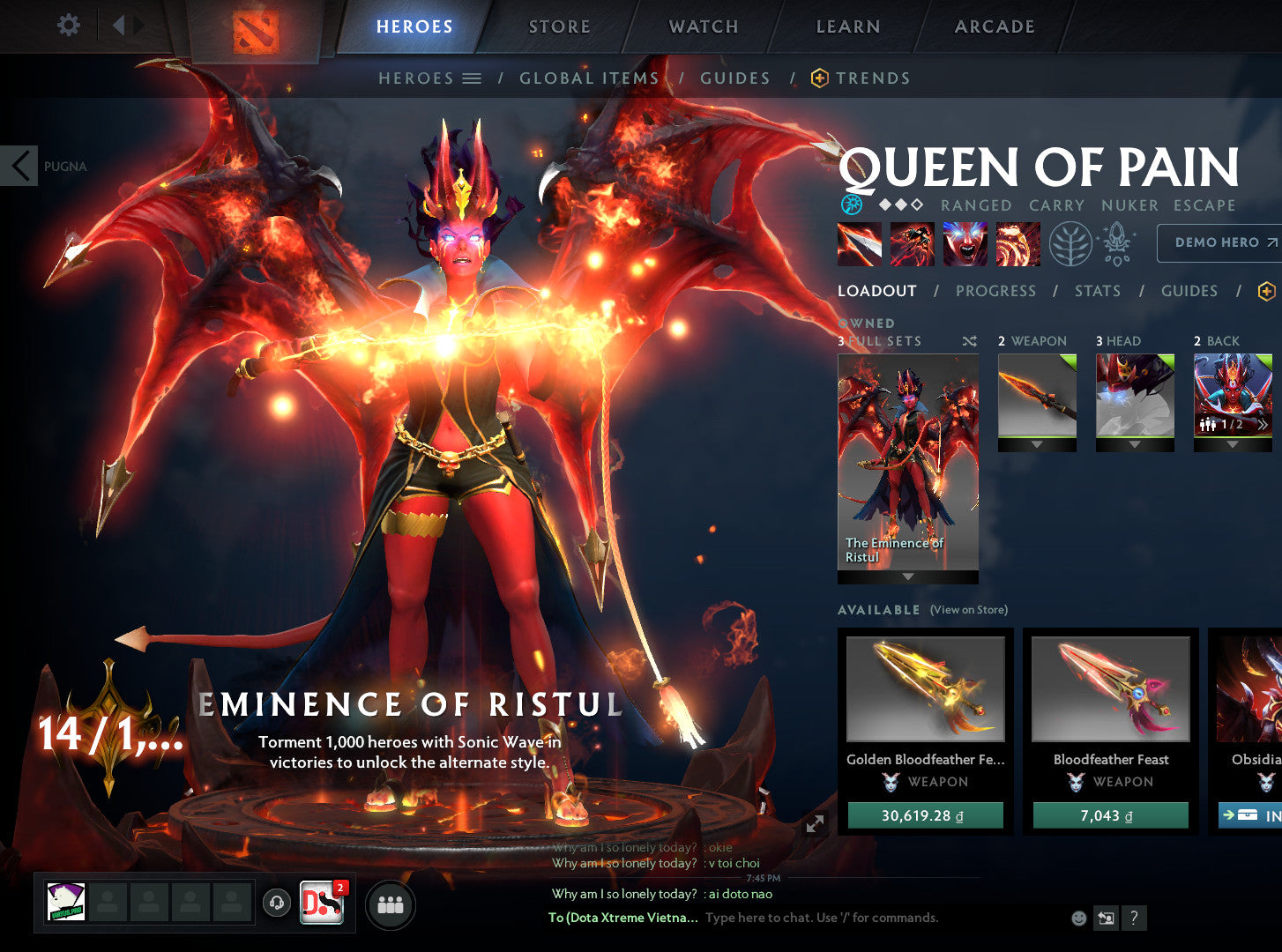Open the Heroes hamburger menu
This screenshot has width=1282, height=952.
470,78
